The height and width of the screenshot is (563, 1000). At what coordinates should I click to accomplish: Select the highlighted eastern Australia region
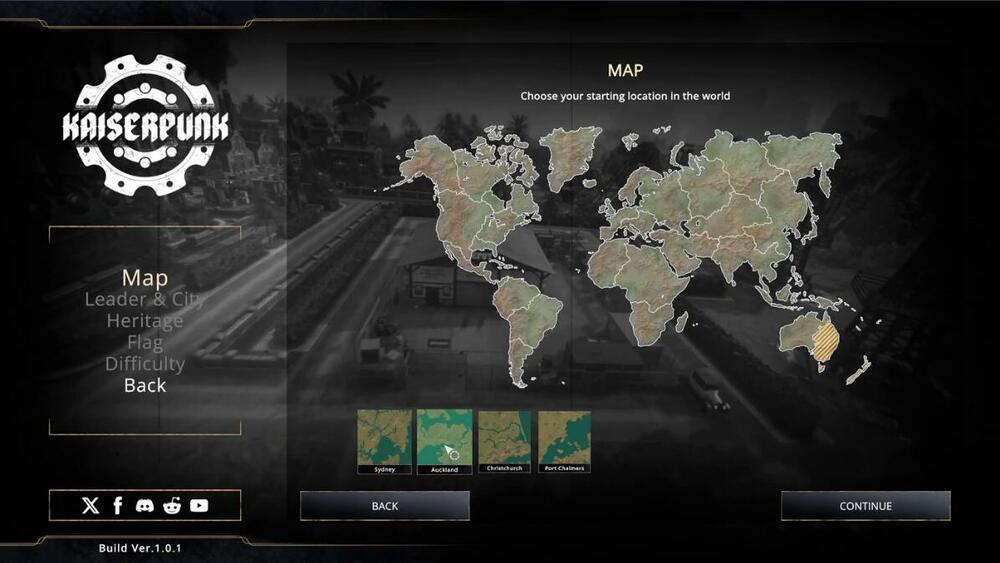click(825, 343)
